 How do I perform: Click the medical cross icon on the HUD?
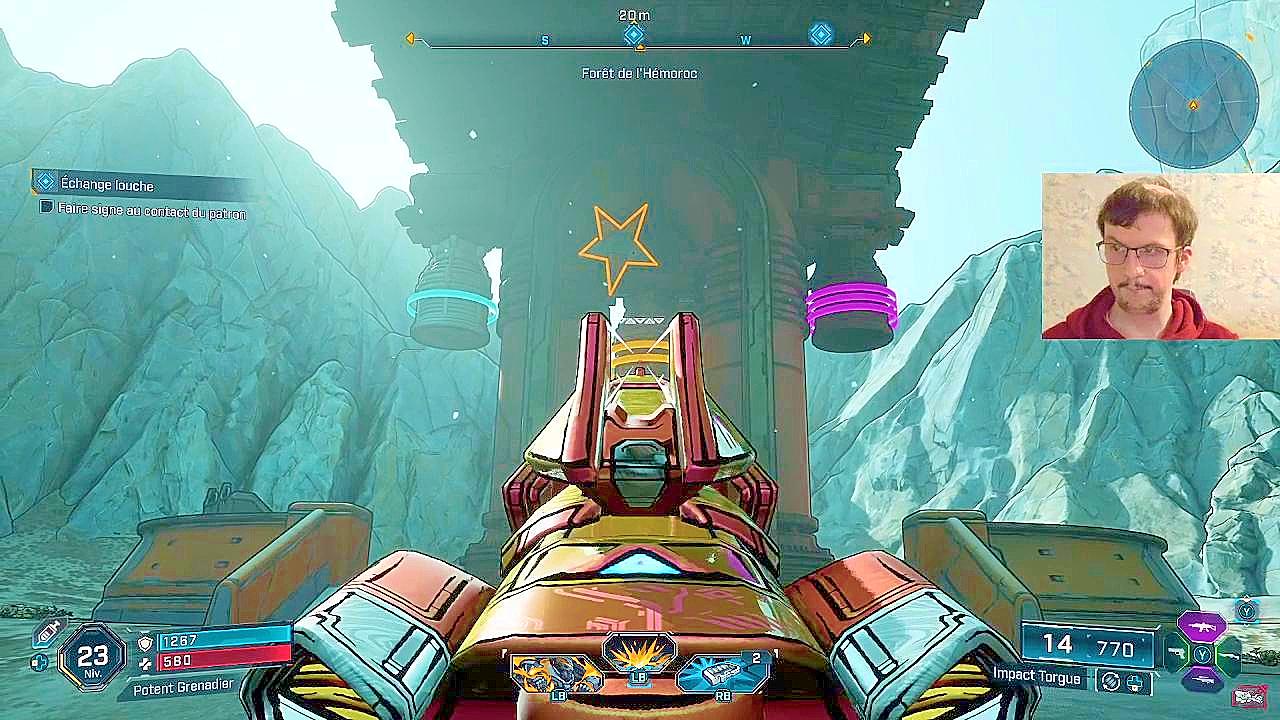click(40, 664)
